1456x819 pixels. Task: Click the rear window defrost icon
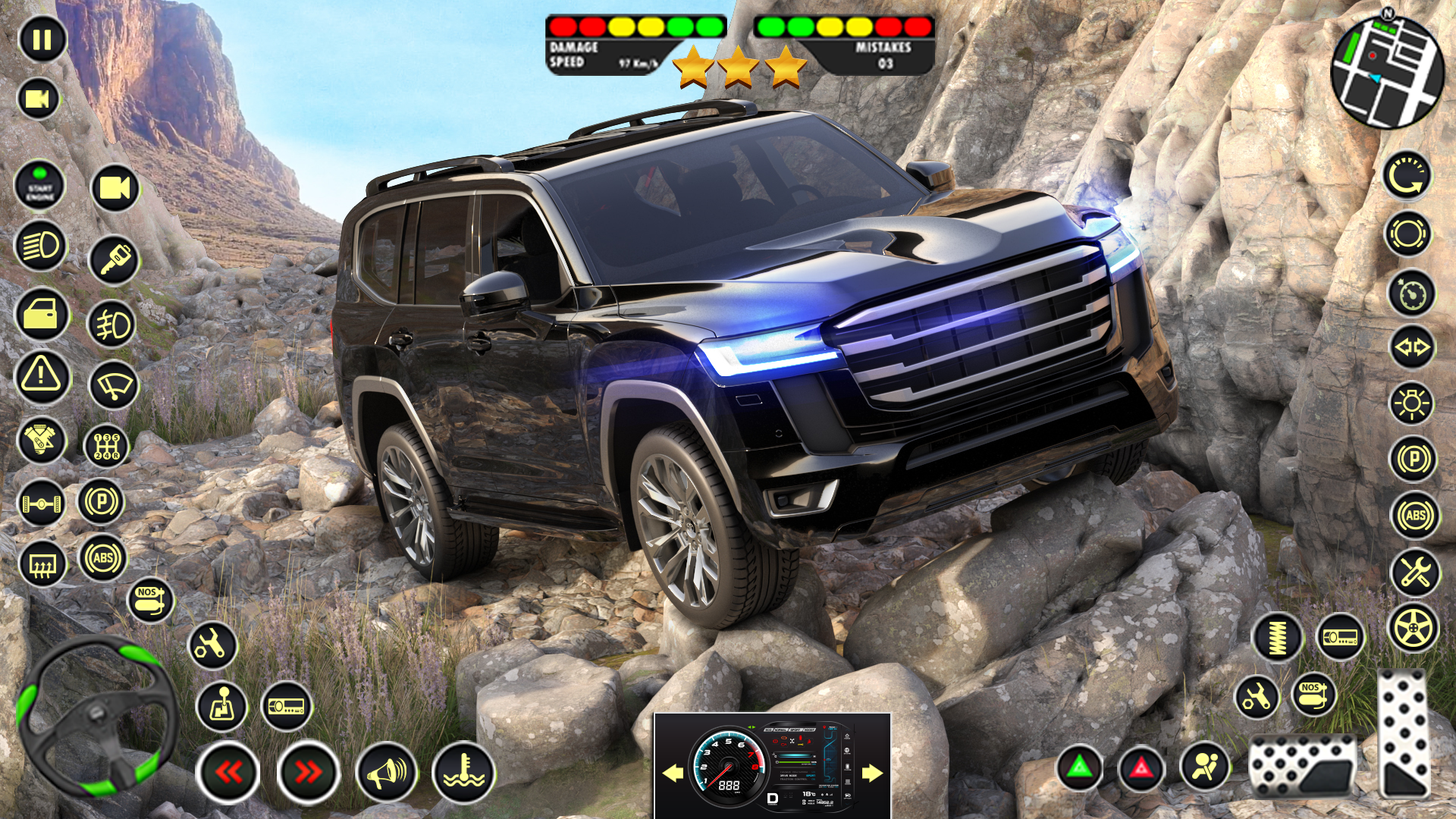coord(43,565)
